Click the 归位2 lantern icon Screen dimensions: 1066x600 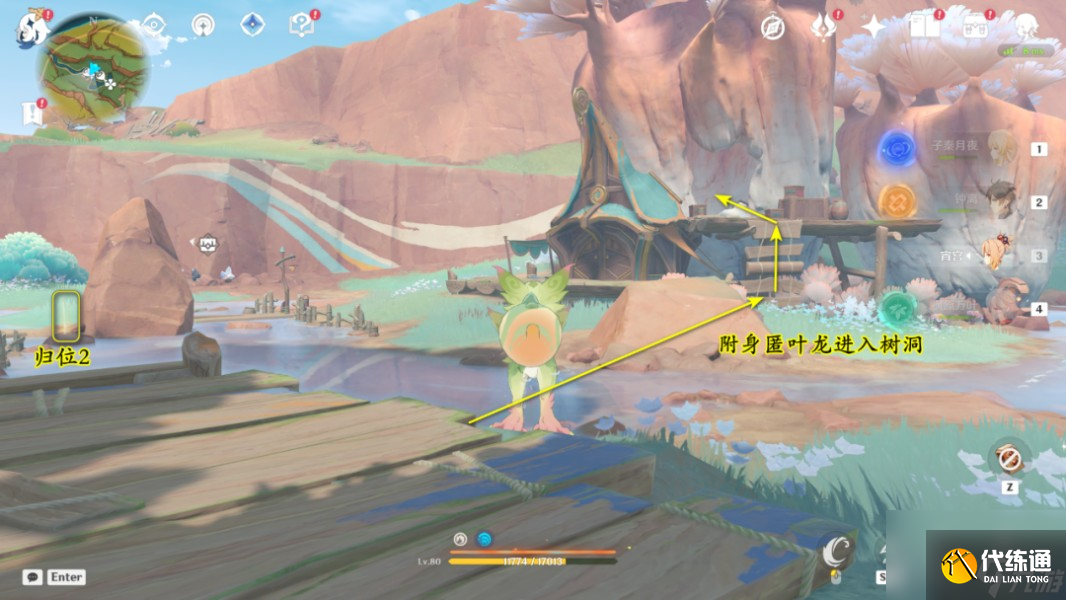pos(66,318)
